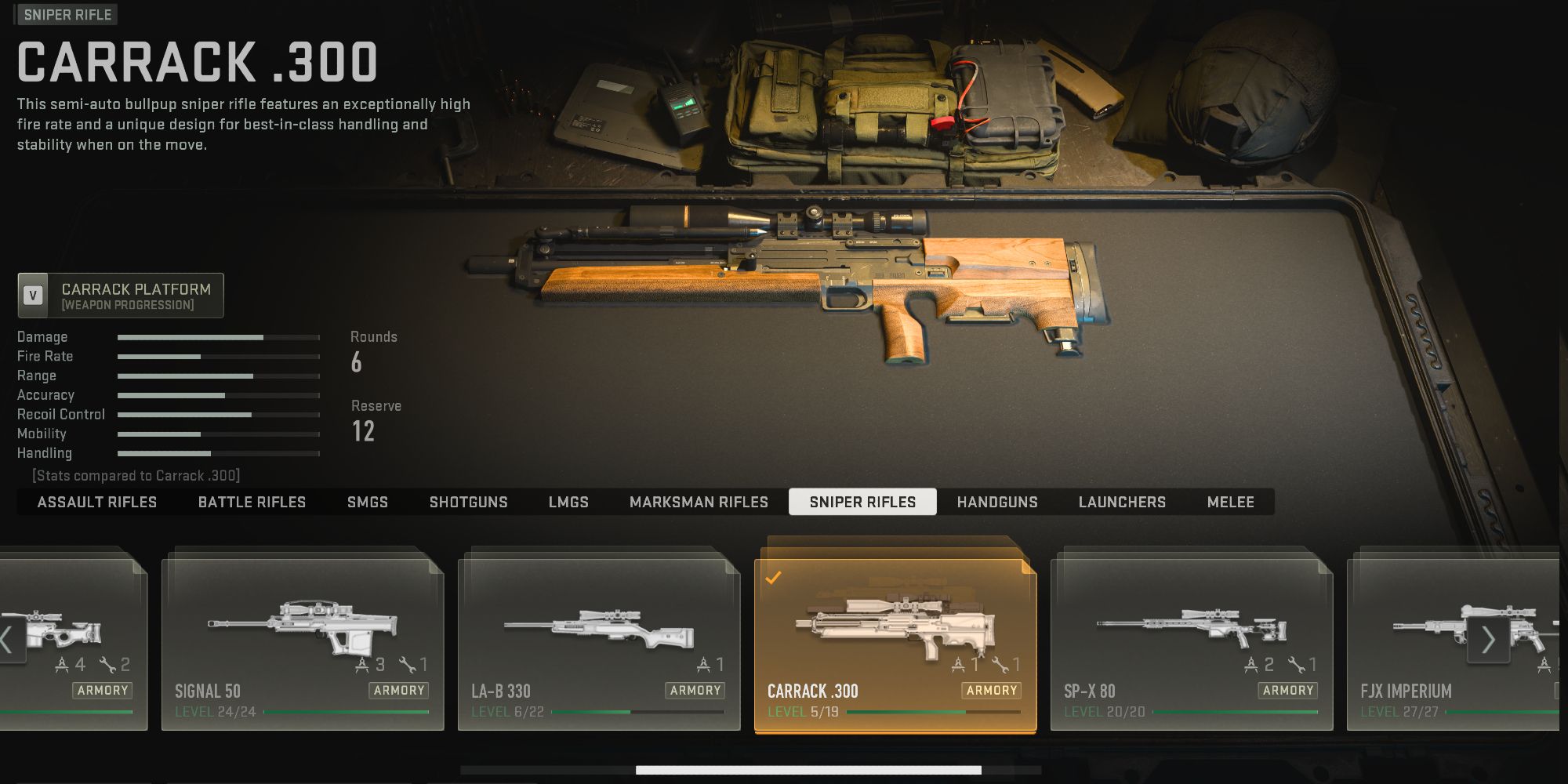Click the compass icon on the Carrack .300 card
This screenshot has height=784, width=1568.
(959, 665)
